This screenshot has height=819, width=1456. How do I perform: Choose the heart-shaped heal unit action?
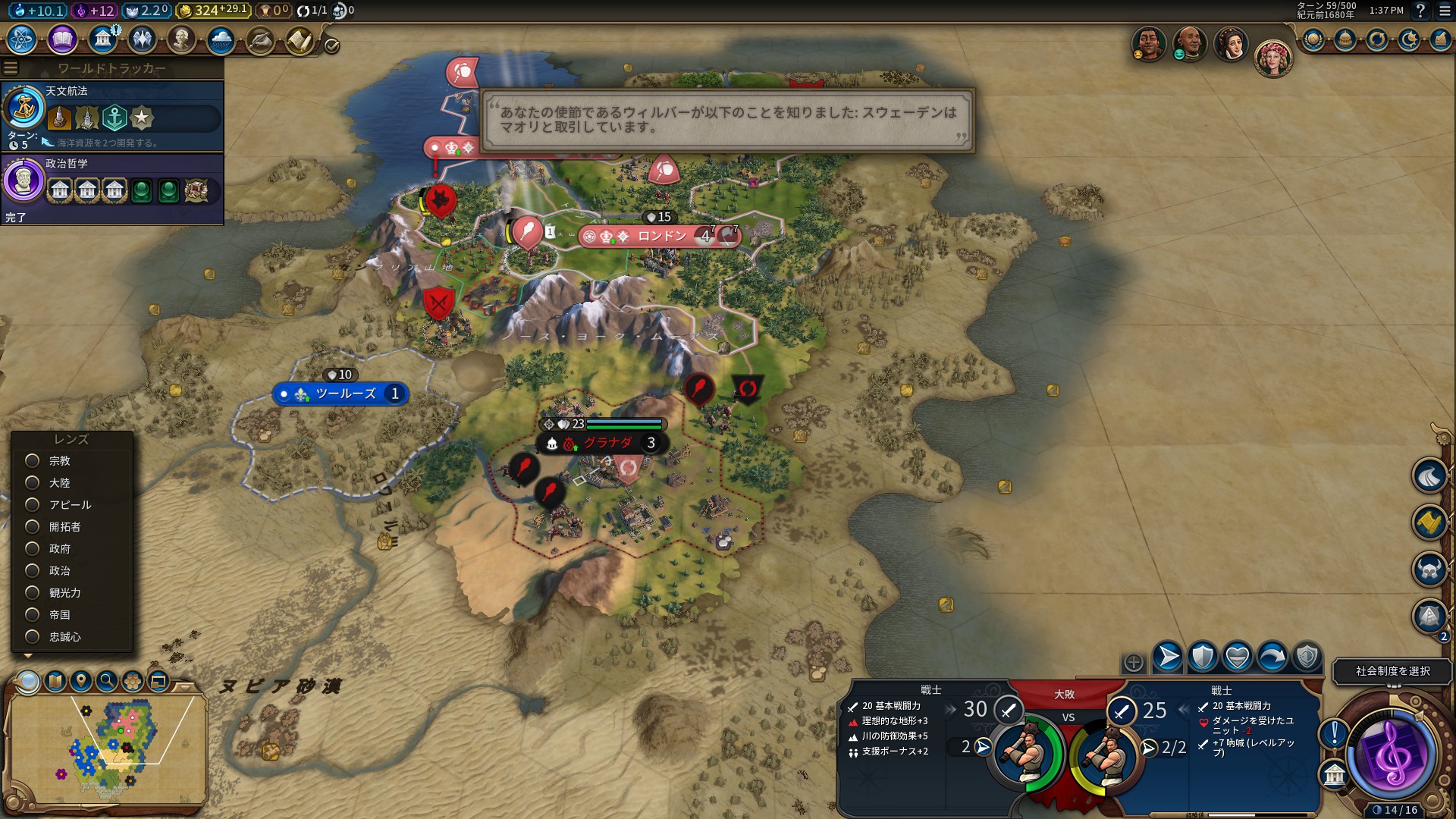pyautogui.click(x=1238, y=657)
